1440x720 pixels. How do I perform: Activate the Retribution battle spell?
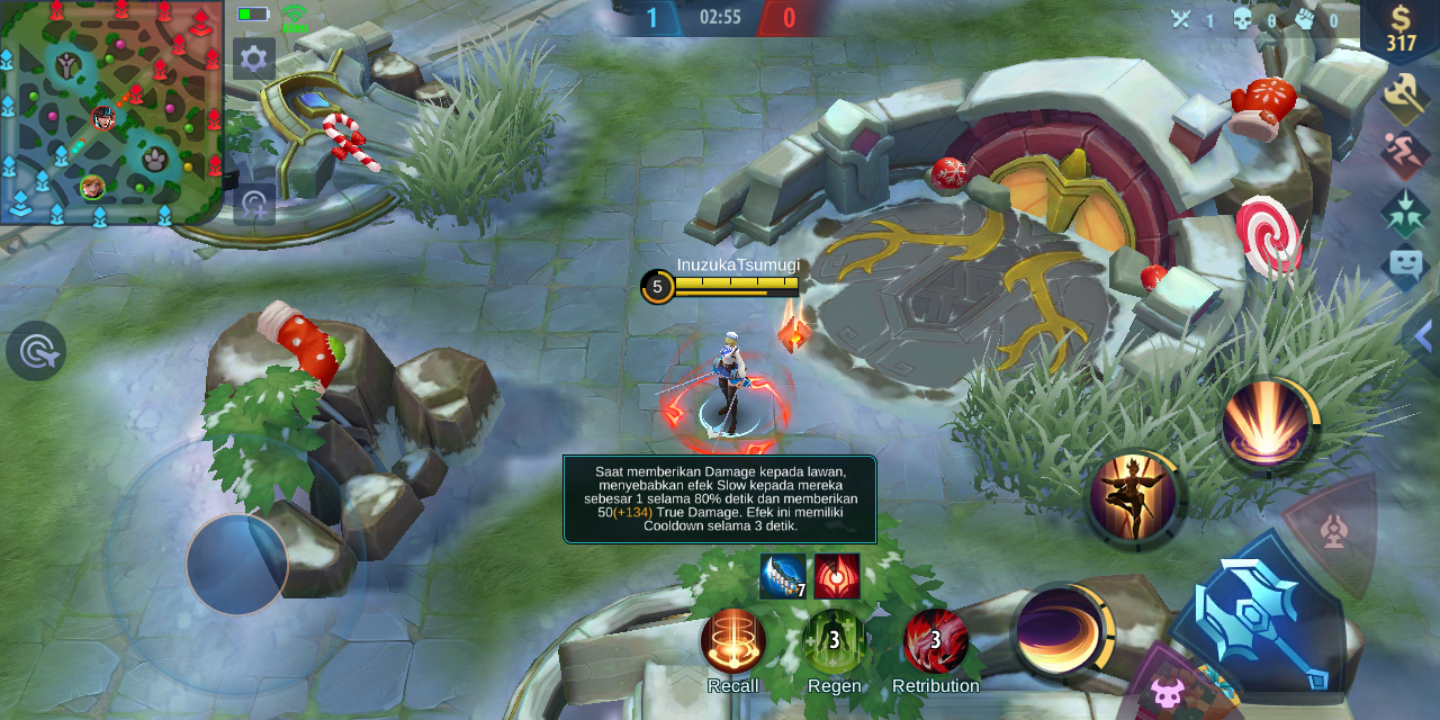pyautogui.click(x=938, y=640)
